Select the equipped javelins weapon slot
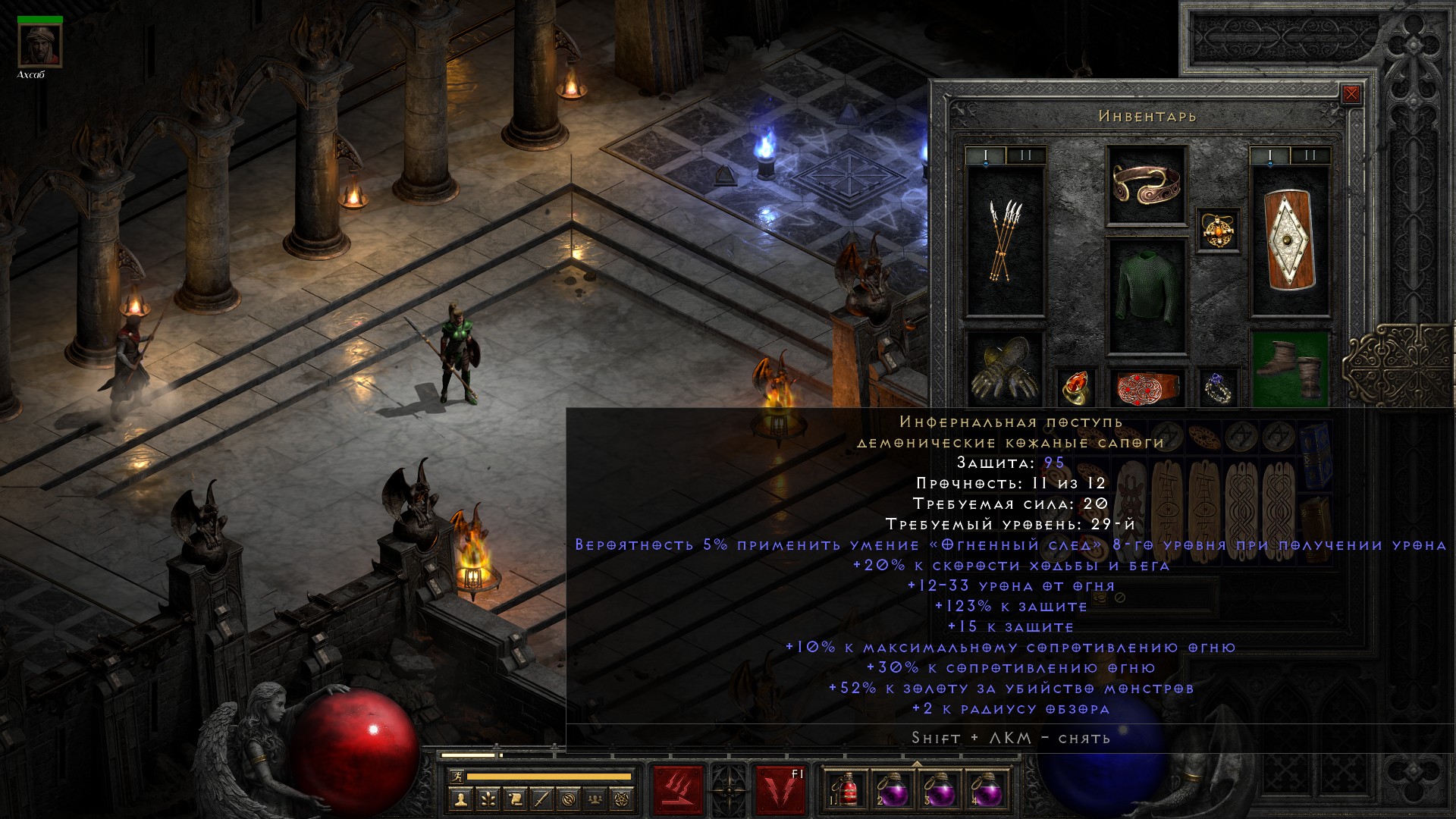The height and width of the screenshot is (819, 1456). 1005,240
